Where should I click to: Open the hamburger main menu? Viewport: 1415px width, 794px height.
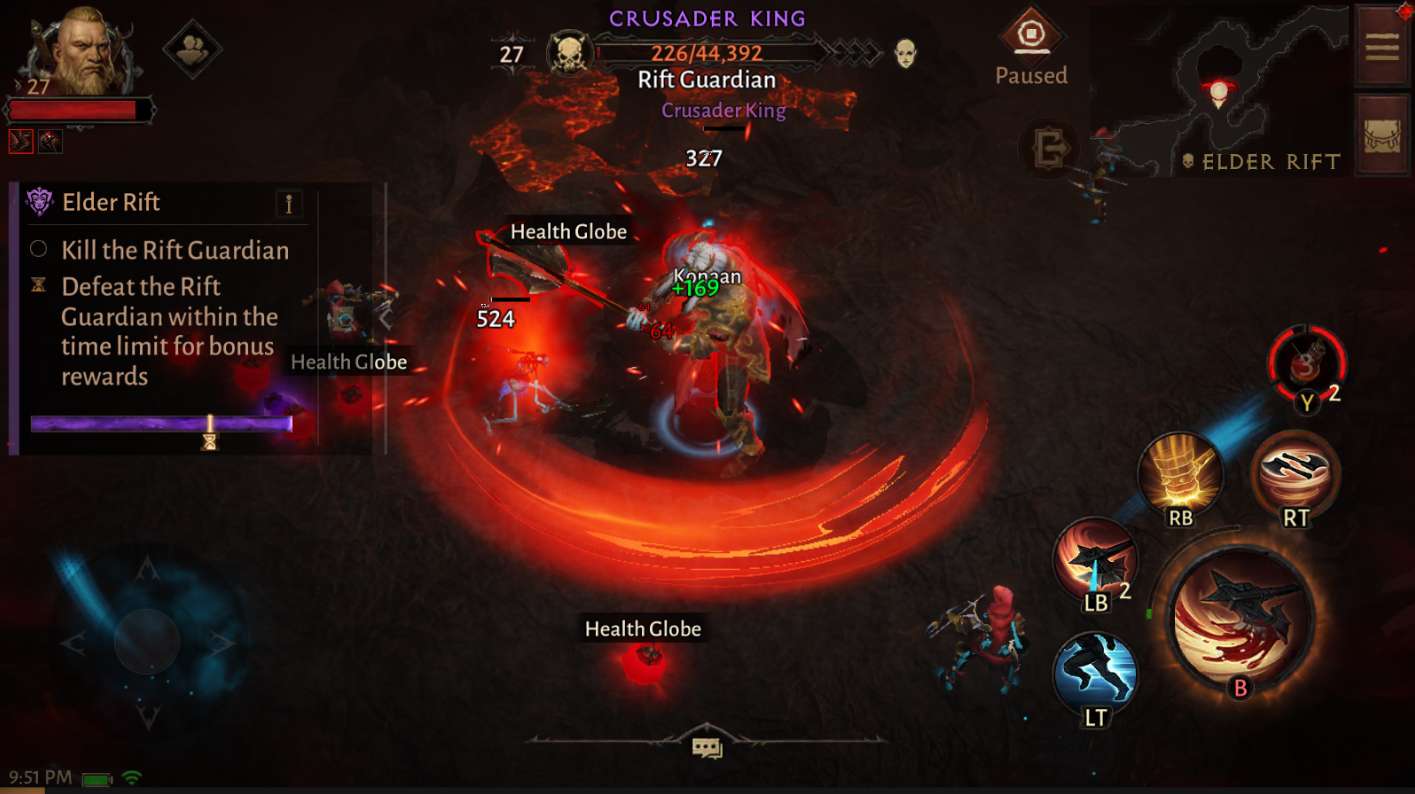[x=1381, y=44]
